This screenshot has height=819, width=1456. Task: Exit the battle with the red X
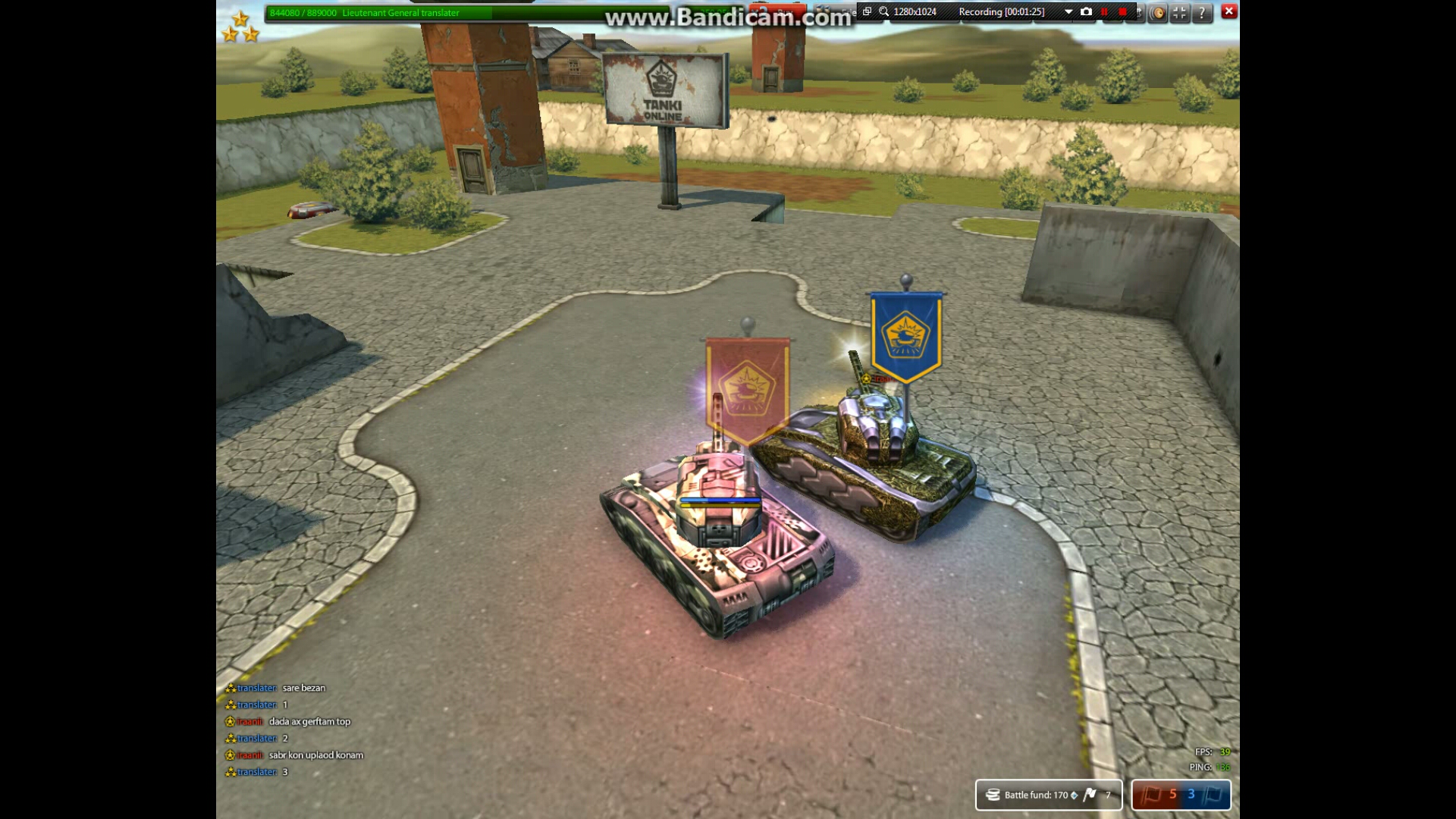click(x=1229, y=11)
